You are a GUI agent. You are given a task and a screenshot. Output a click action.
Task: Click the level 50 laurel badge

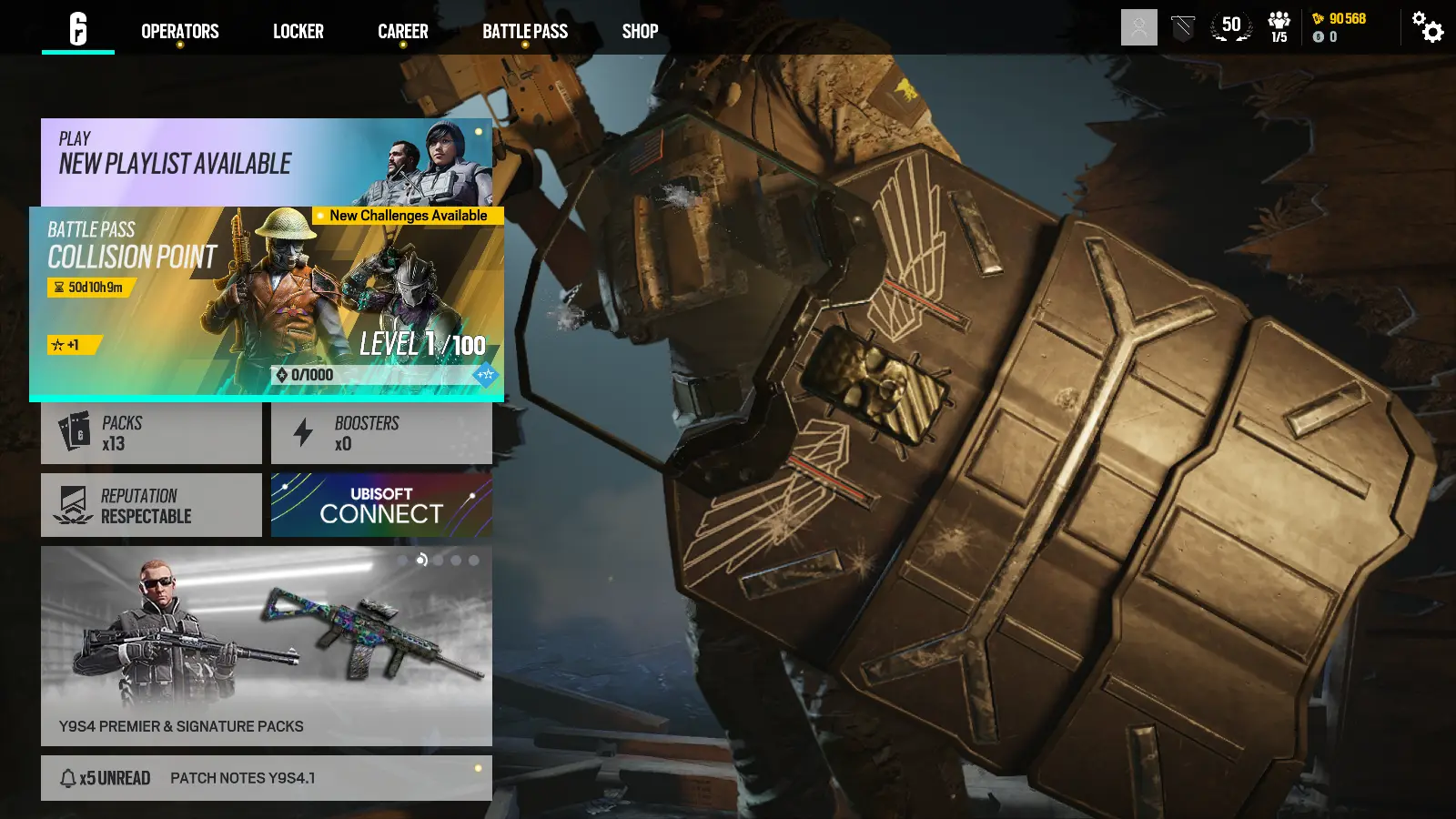pos(1230,26)
